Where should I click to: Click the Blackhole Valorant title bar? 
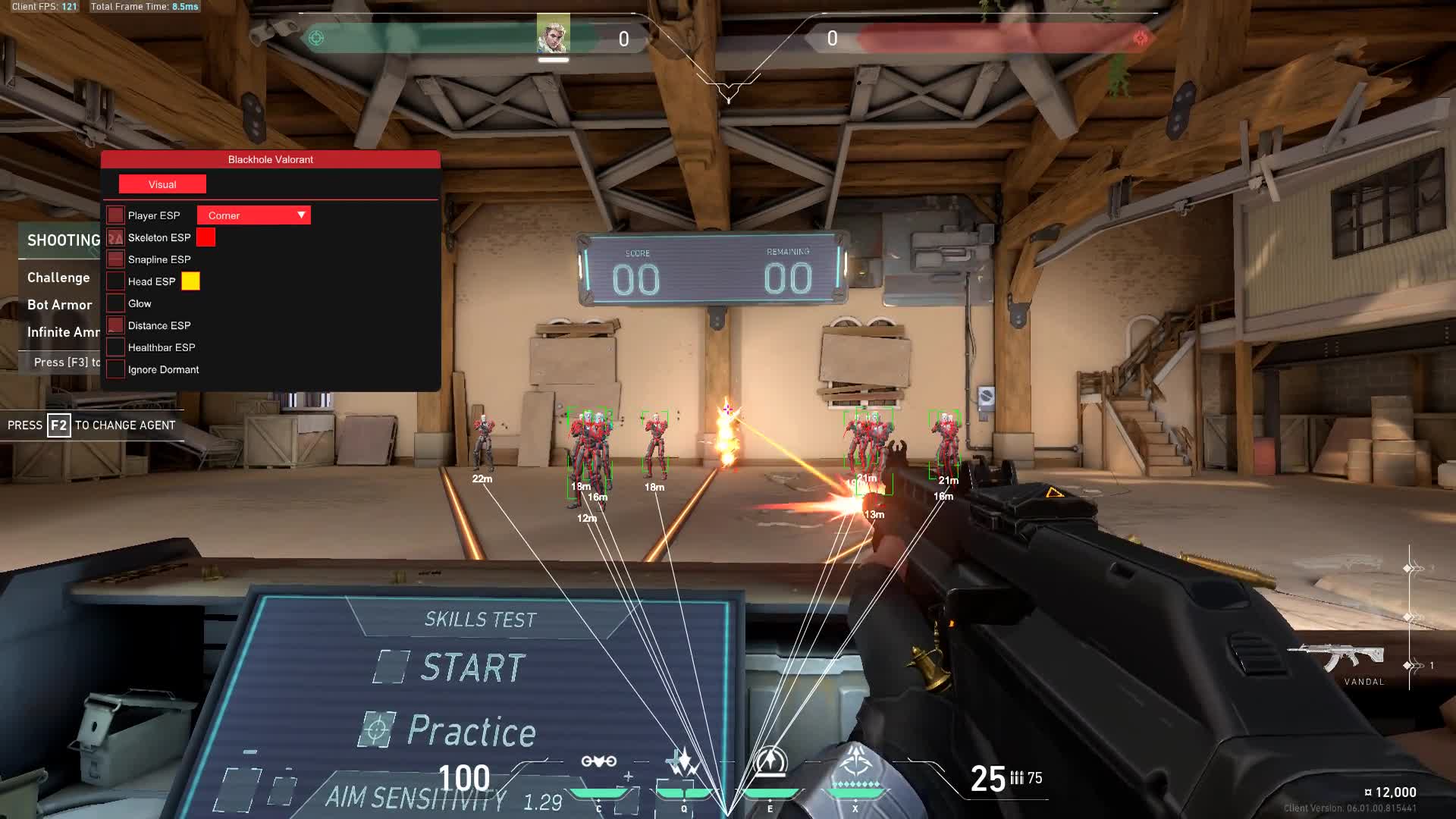pyautogui.click(x=271, y=159)
